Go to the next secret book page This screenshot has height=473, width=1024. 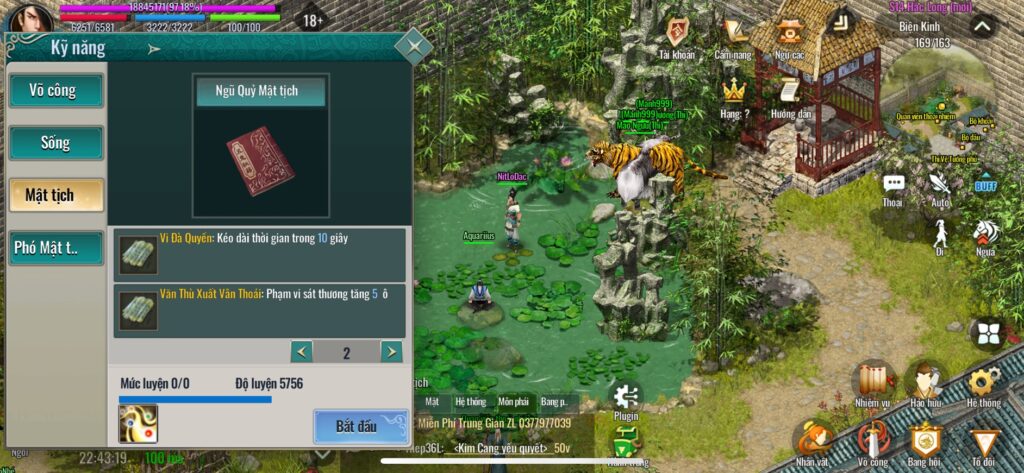[x=391, y=352]
